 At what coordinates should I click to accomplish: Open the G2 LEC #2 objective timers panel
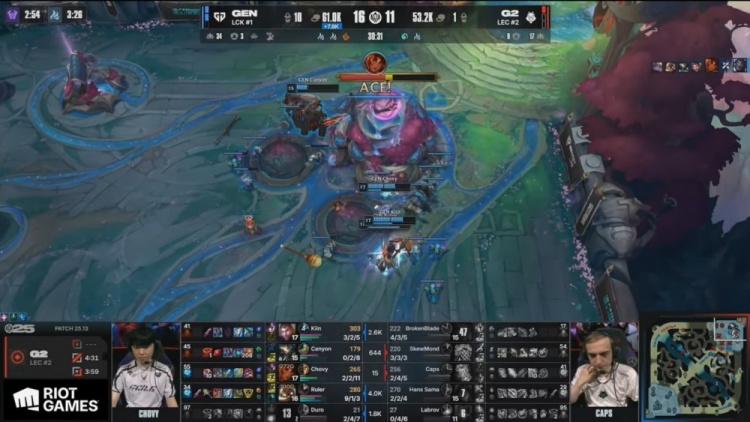click(55, 355)
